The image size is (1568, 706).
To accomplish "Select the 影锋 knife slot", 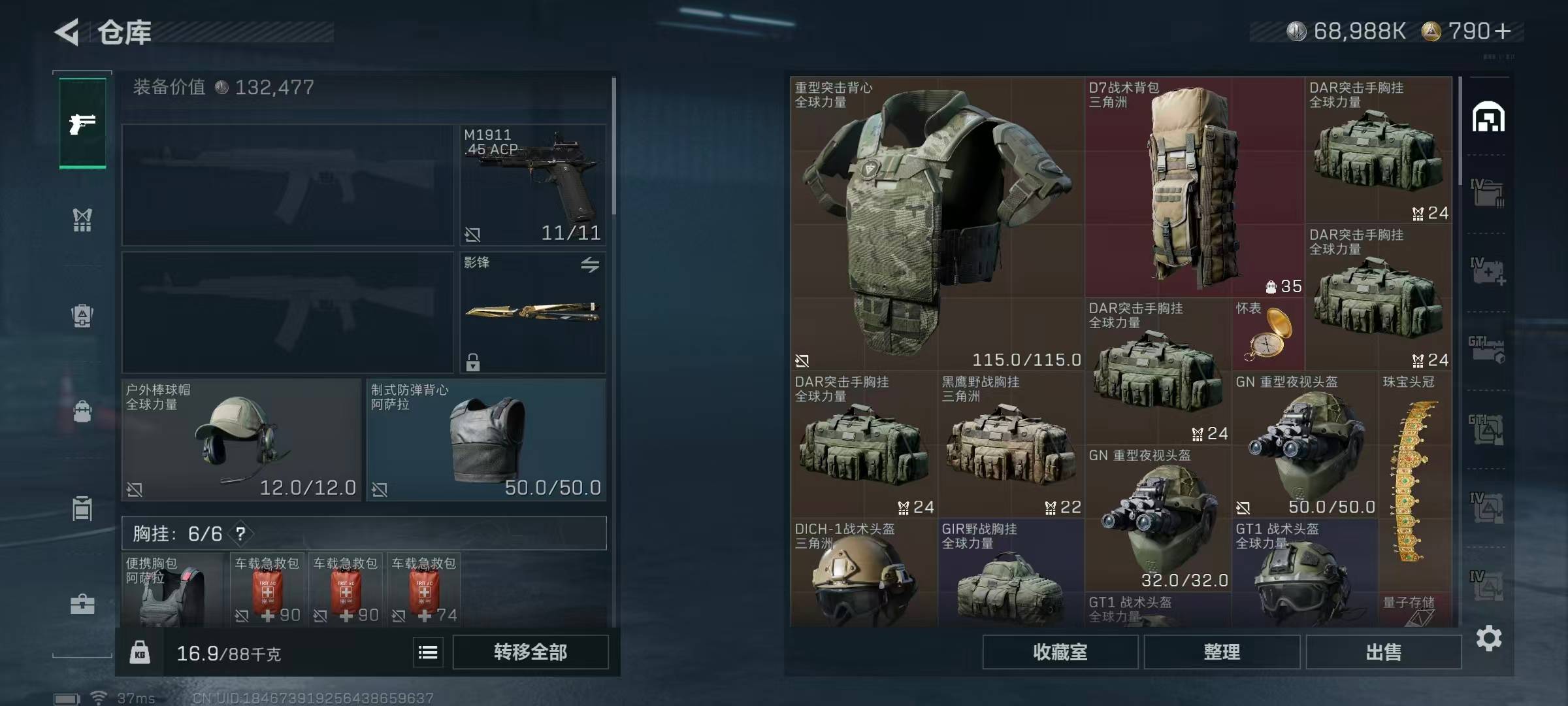I will pos(532,312).
